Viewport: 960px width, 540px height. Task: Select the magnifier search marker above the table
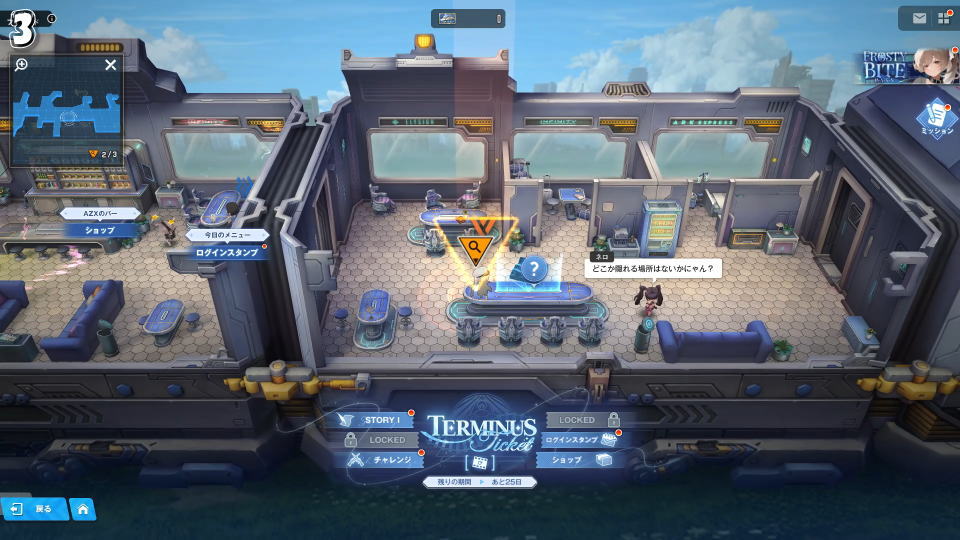pos(474,245)
